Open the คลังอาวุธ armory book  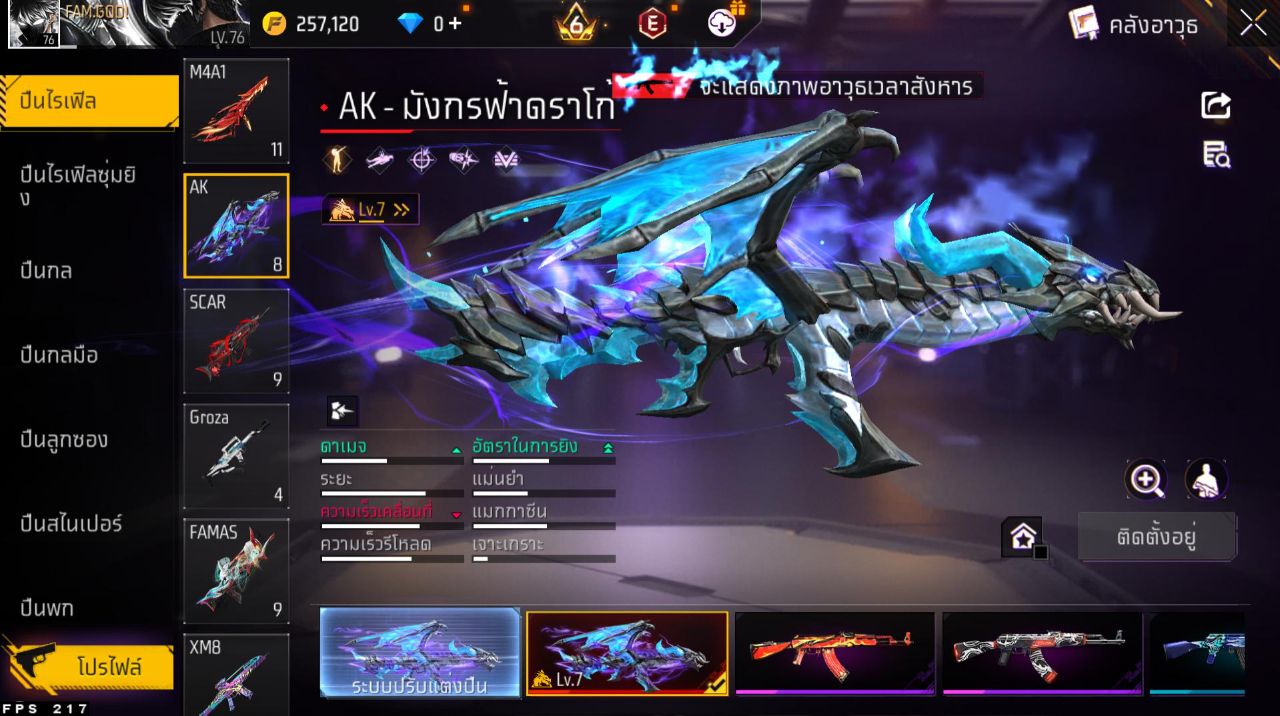(x=1134, y=24)
